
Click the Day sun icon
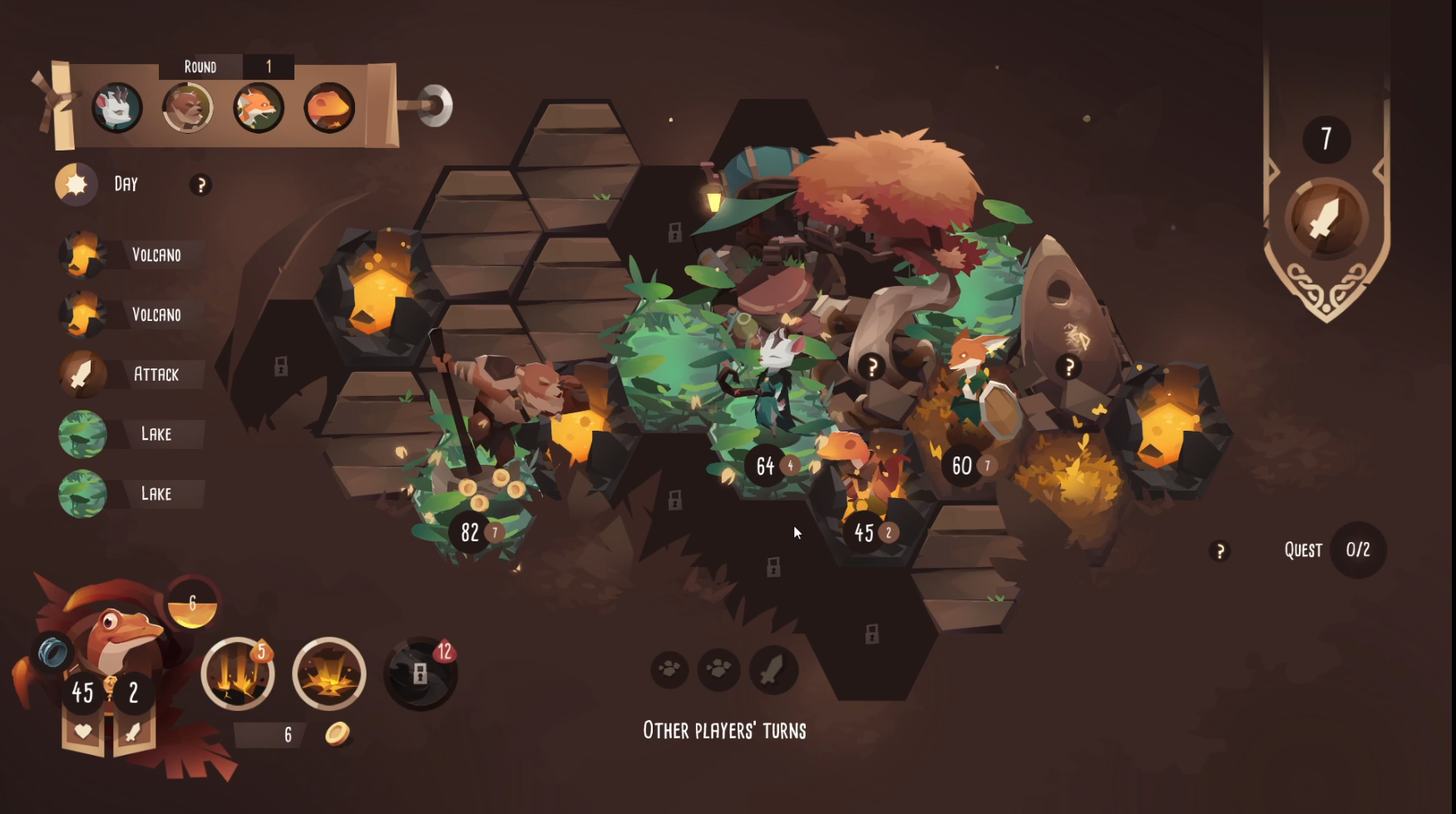click(x=76, y=184)
